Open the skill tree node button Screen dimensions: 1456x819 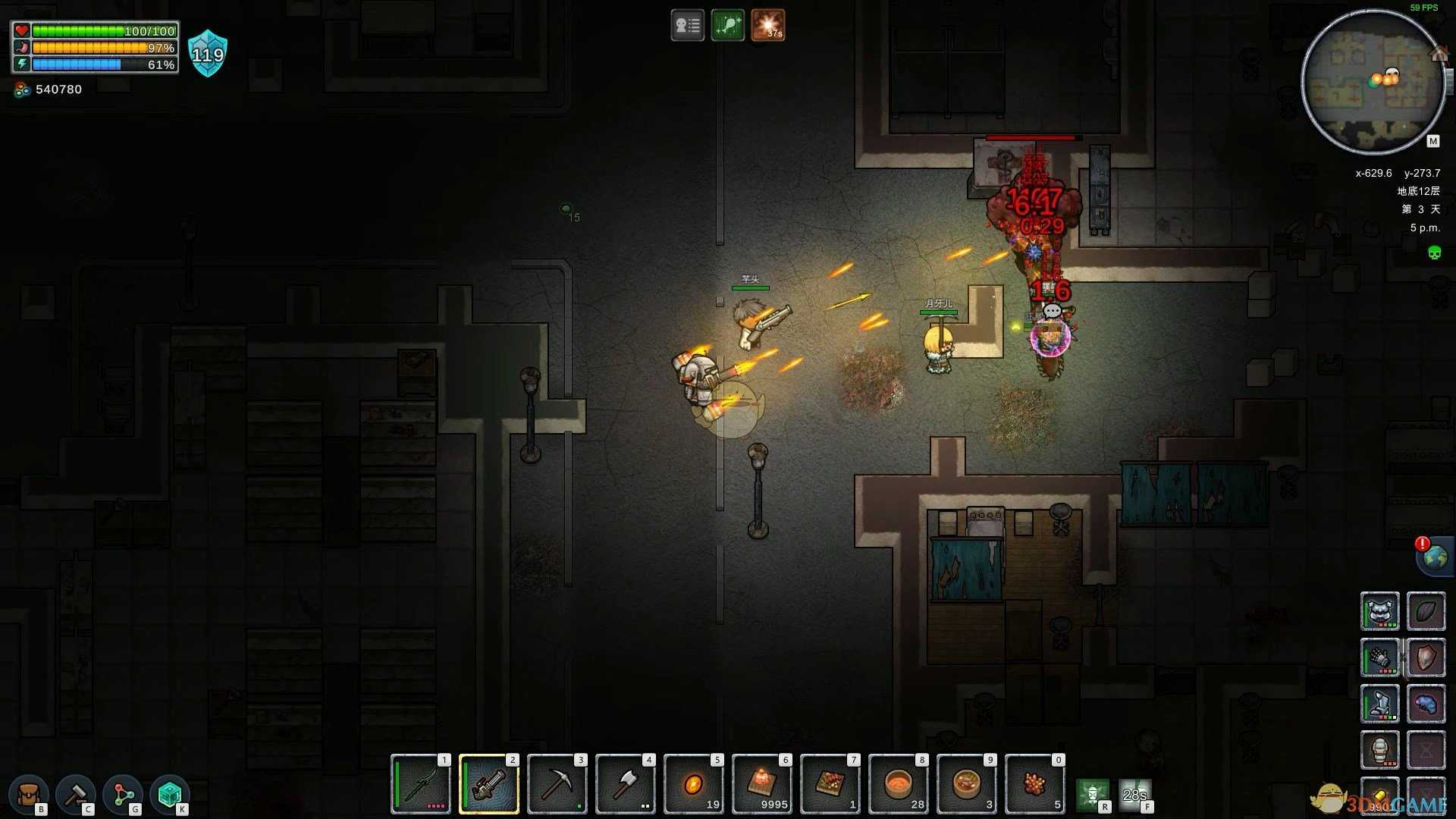click(x=123, y=794)
